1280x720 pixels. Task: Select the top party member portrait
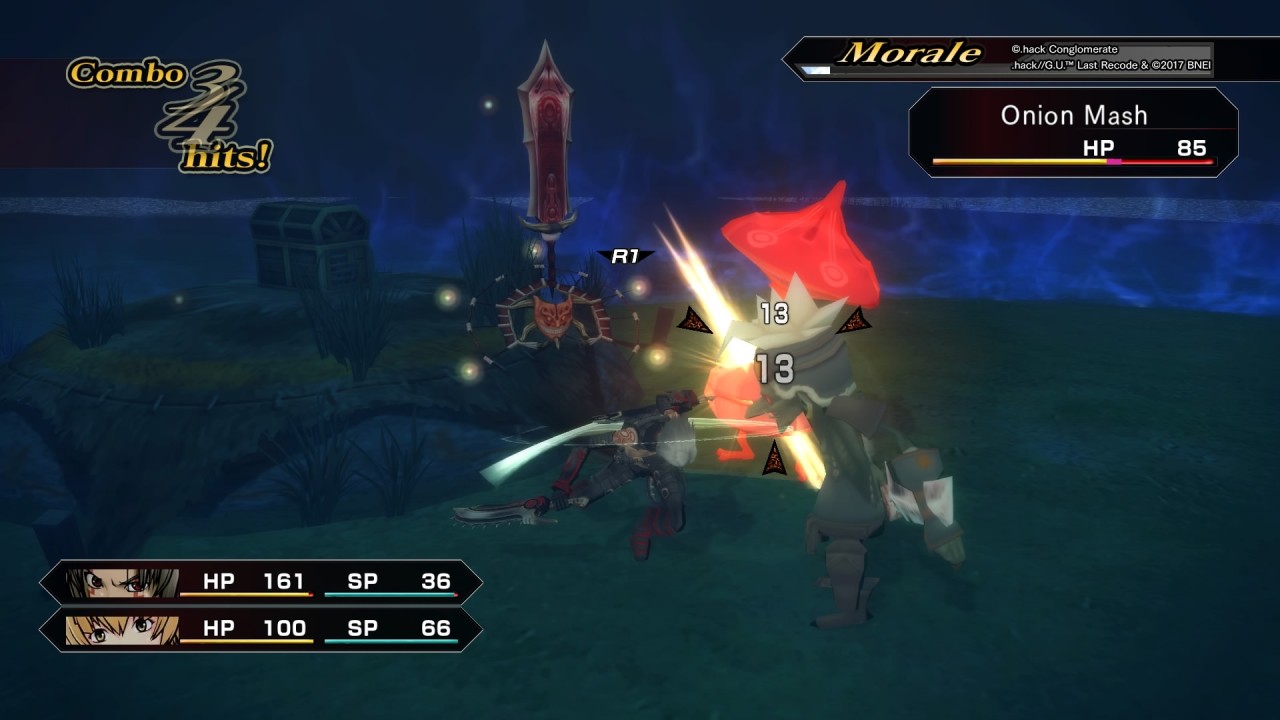point(122,582)
